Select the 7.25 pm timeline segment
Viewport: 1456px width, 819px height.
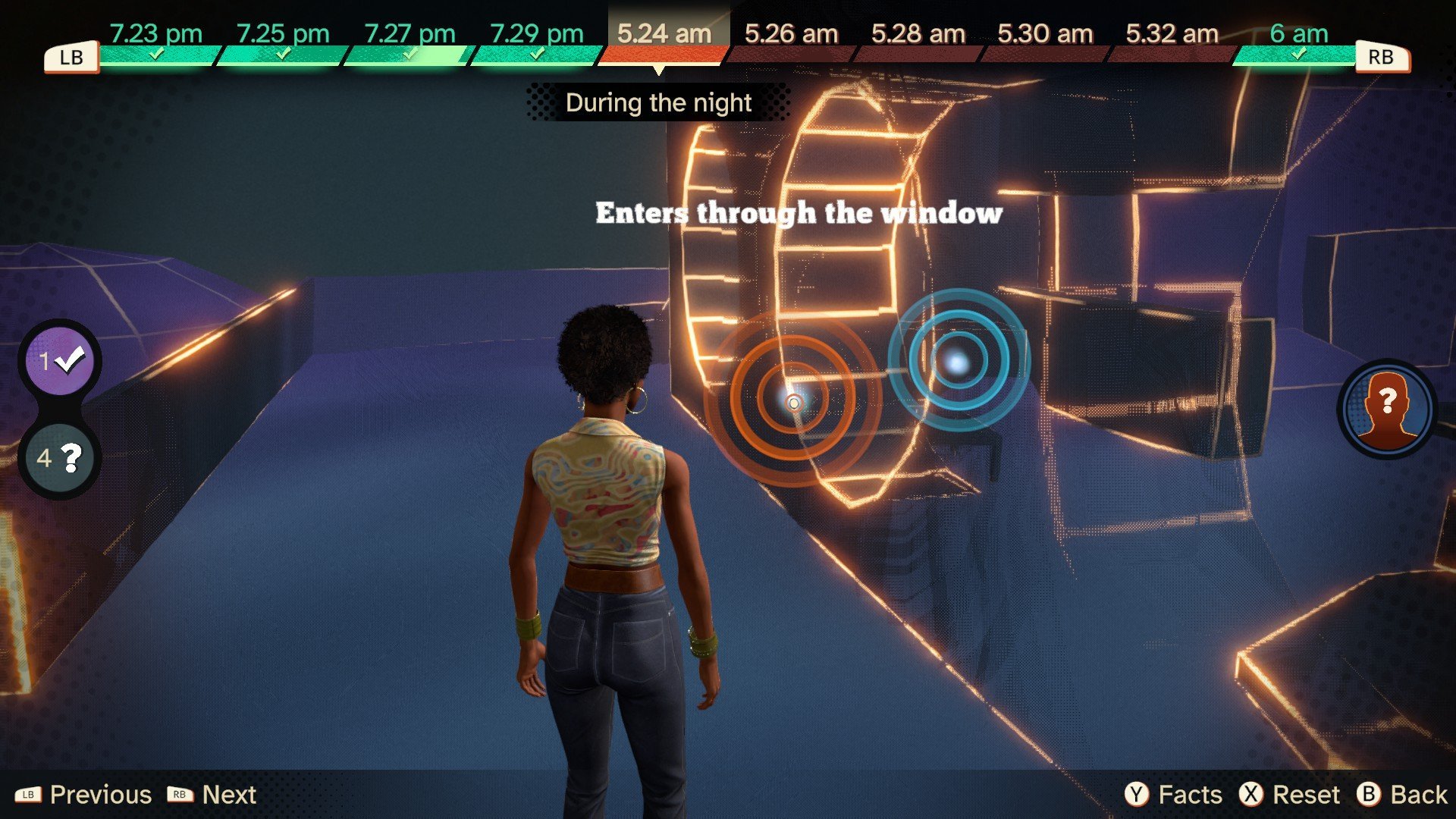(x=282, y=42)
